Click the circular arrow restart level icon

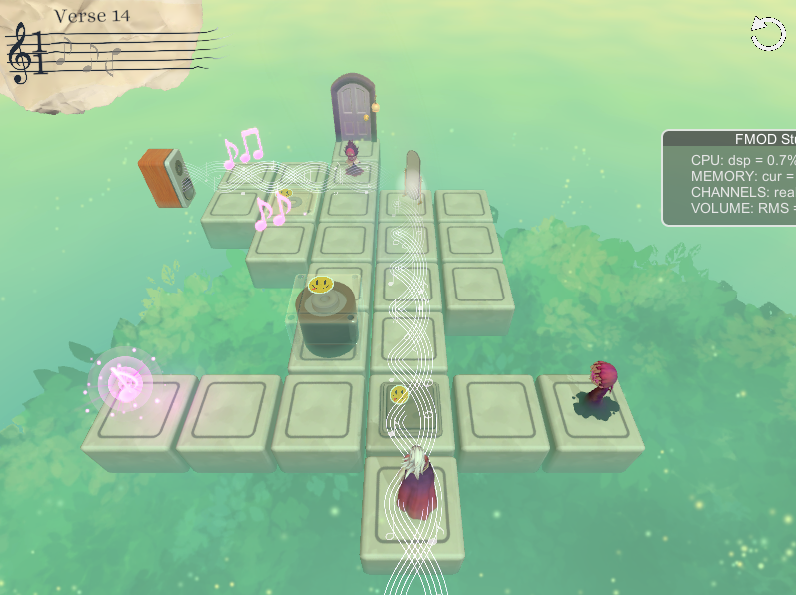pos(768,33)
